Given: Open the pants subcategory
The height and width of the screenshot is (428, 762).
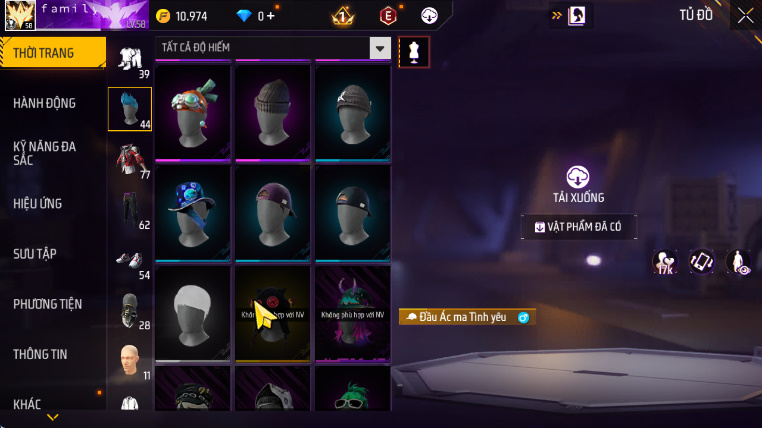Looking at the screenshot, I should pyautogui.click(x=129, y=209).
